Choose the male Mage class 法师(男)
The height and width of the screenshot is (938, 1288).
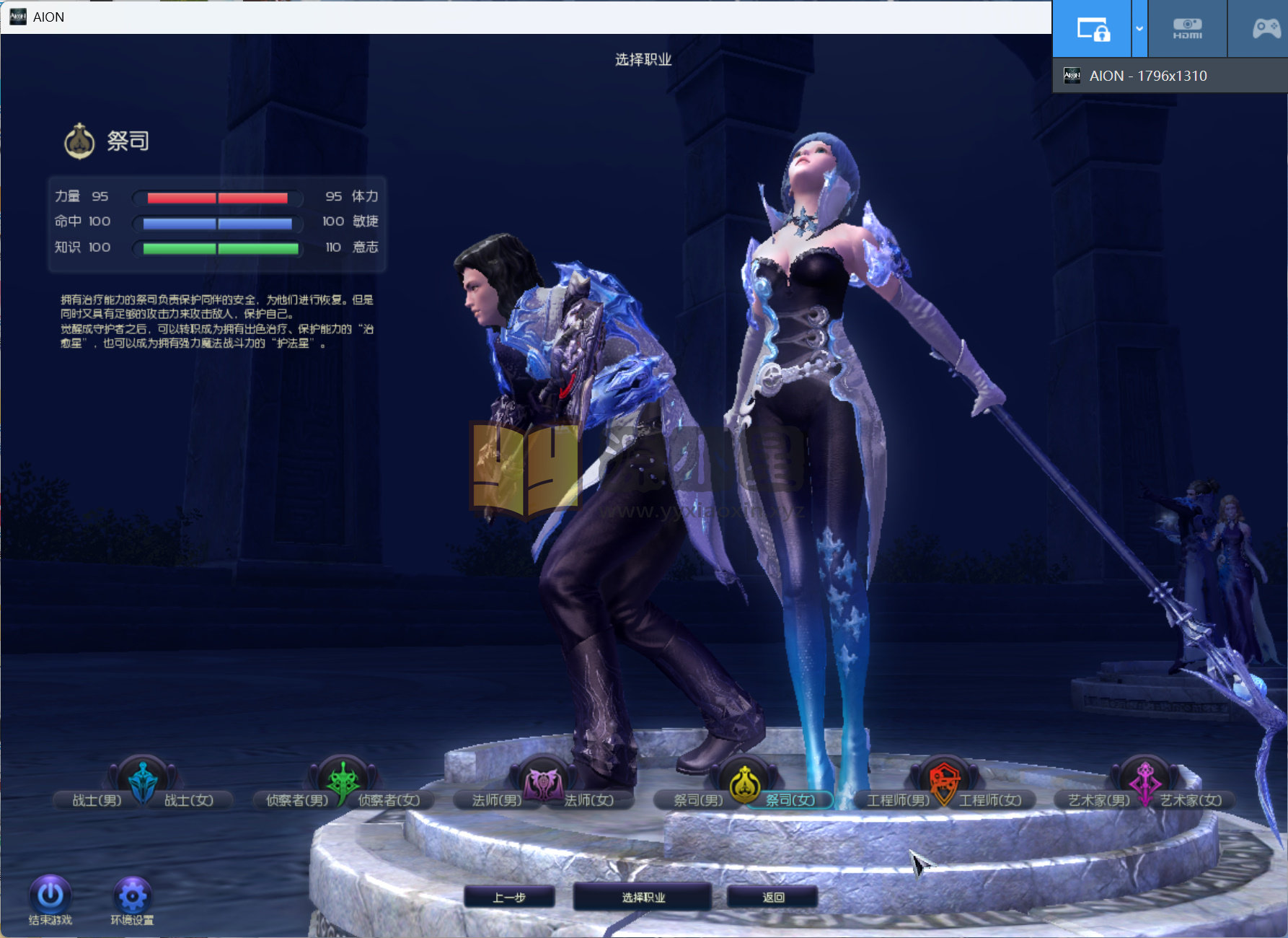[x=496, y=800]
